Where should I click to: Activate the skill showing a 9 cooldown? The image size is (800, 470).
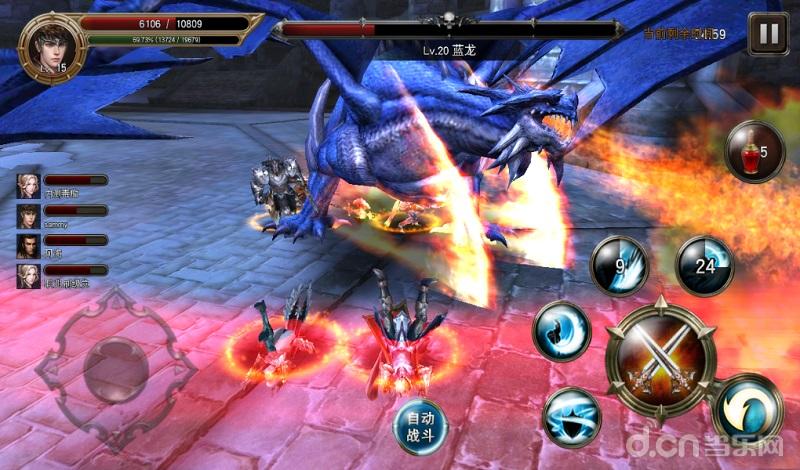(619, 266)
